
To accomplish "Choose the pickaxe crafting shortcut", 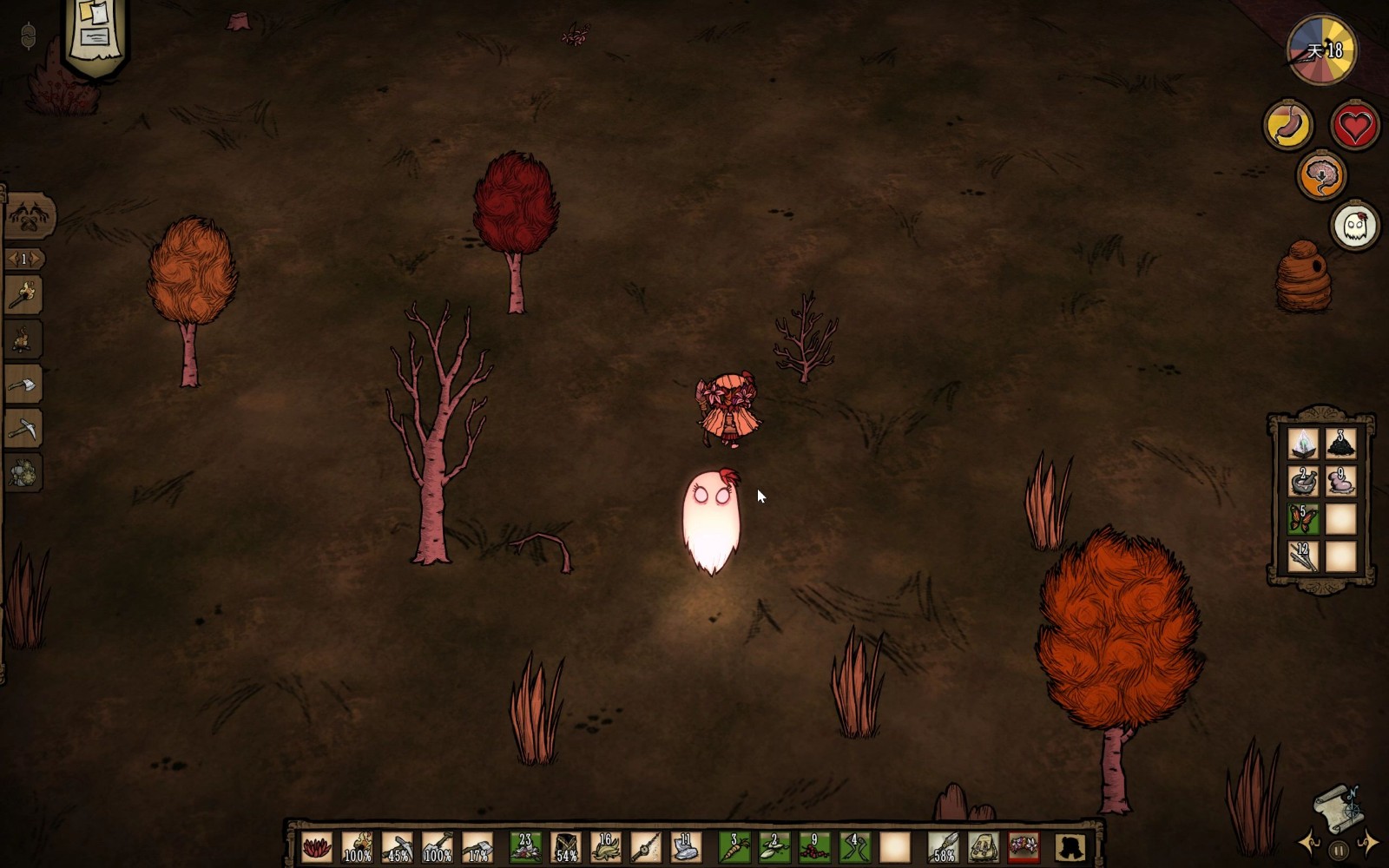I will pyautogui.click(x=23, y=428).
